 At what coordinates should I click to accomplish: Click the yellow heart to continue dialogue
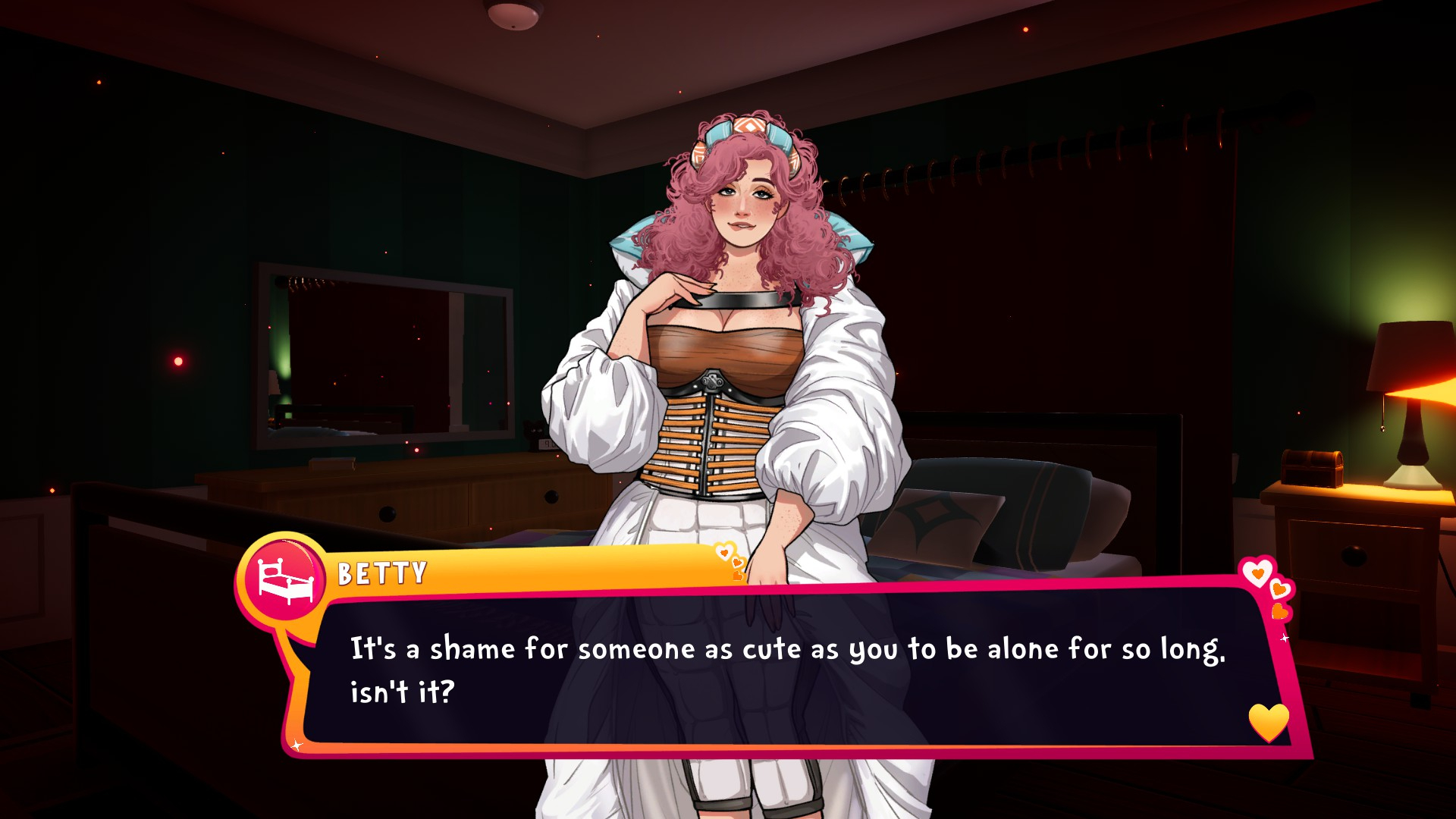(x=1268, y=721)
